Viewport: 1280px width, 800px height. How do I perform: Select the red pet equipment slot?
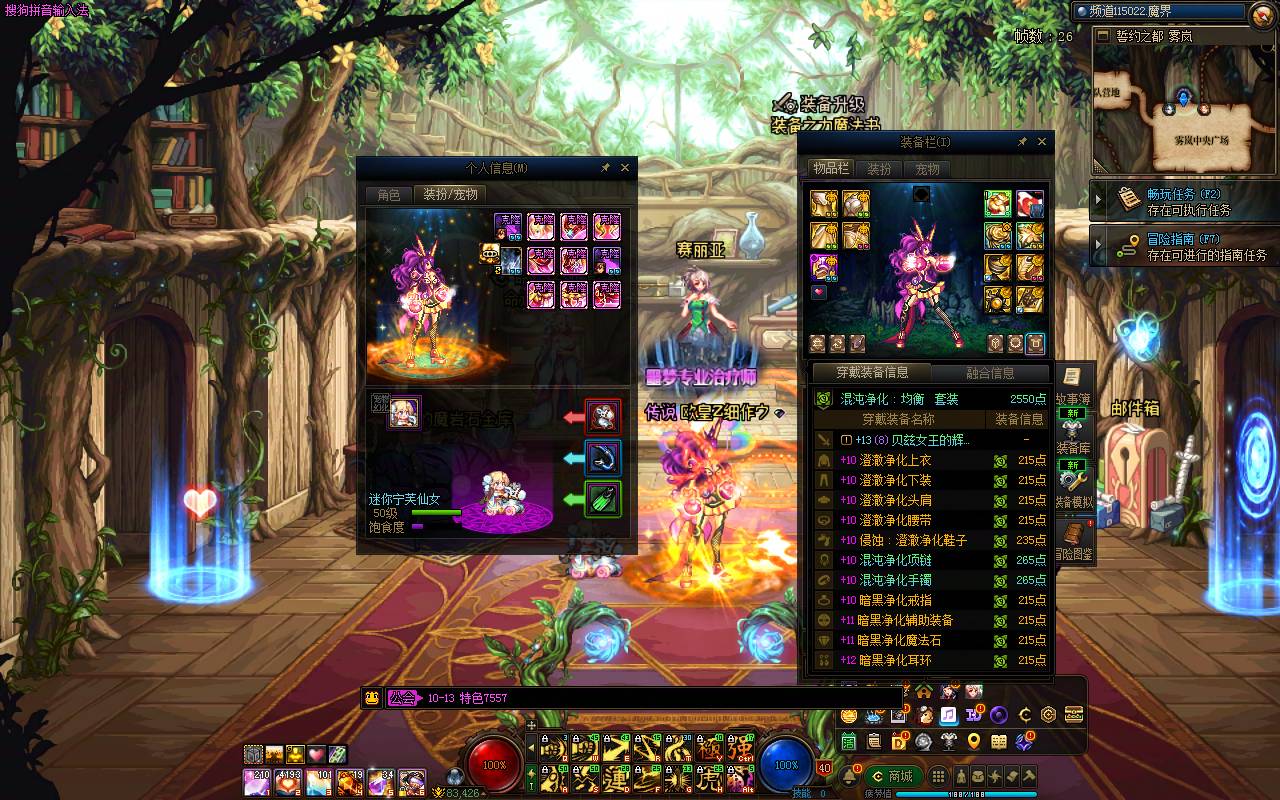pos(603,416)
